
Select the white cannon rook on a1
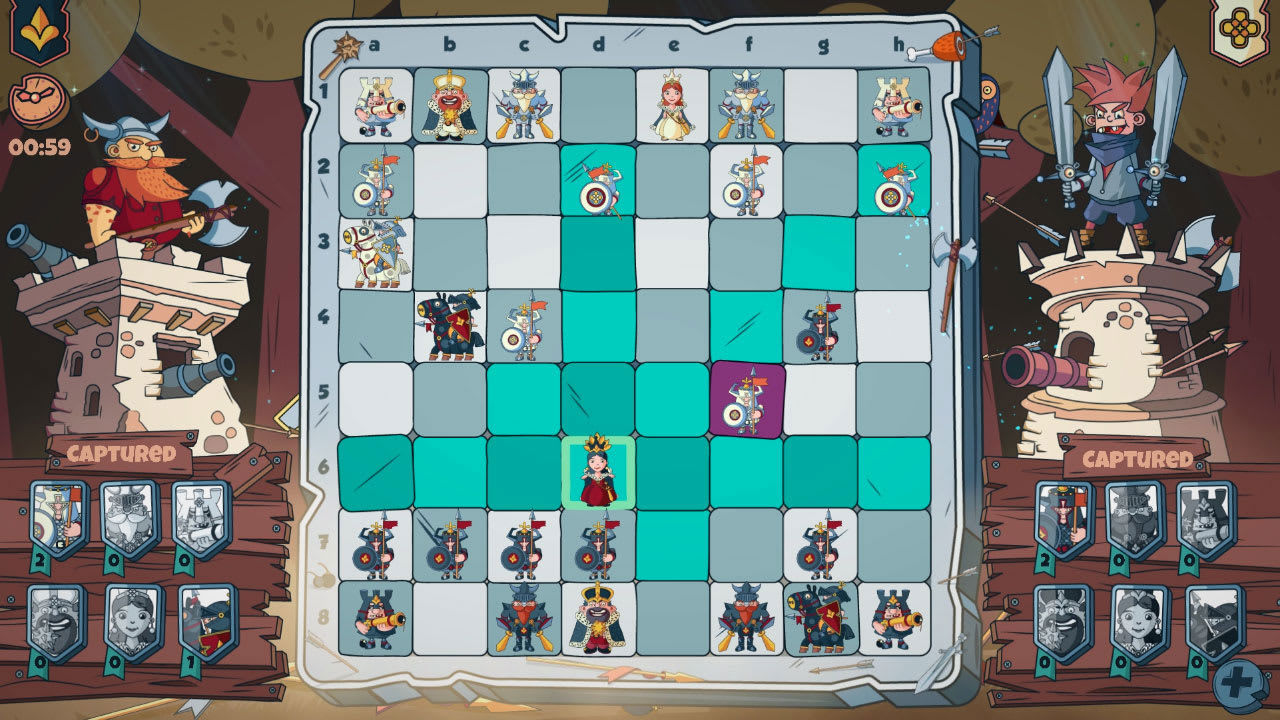(375, 100)
